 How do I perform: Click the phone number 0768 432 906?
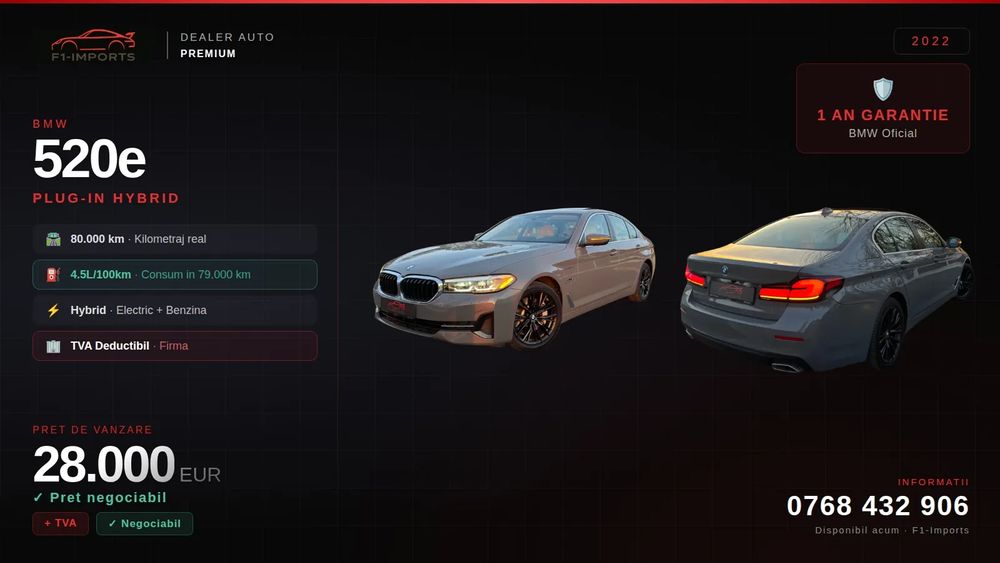(877, 506)
